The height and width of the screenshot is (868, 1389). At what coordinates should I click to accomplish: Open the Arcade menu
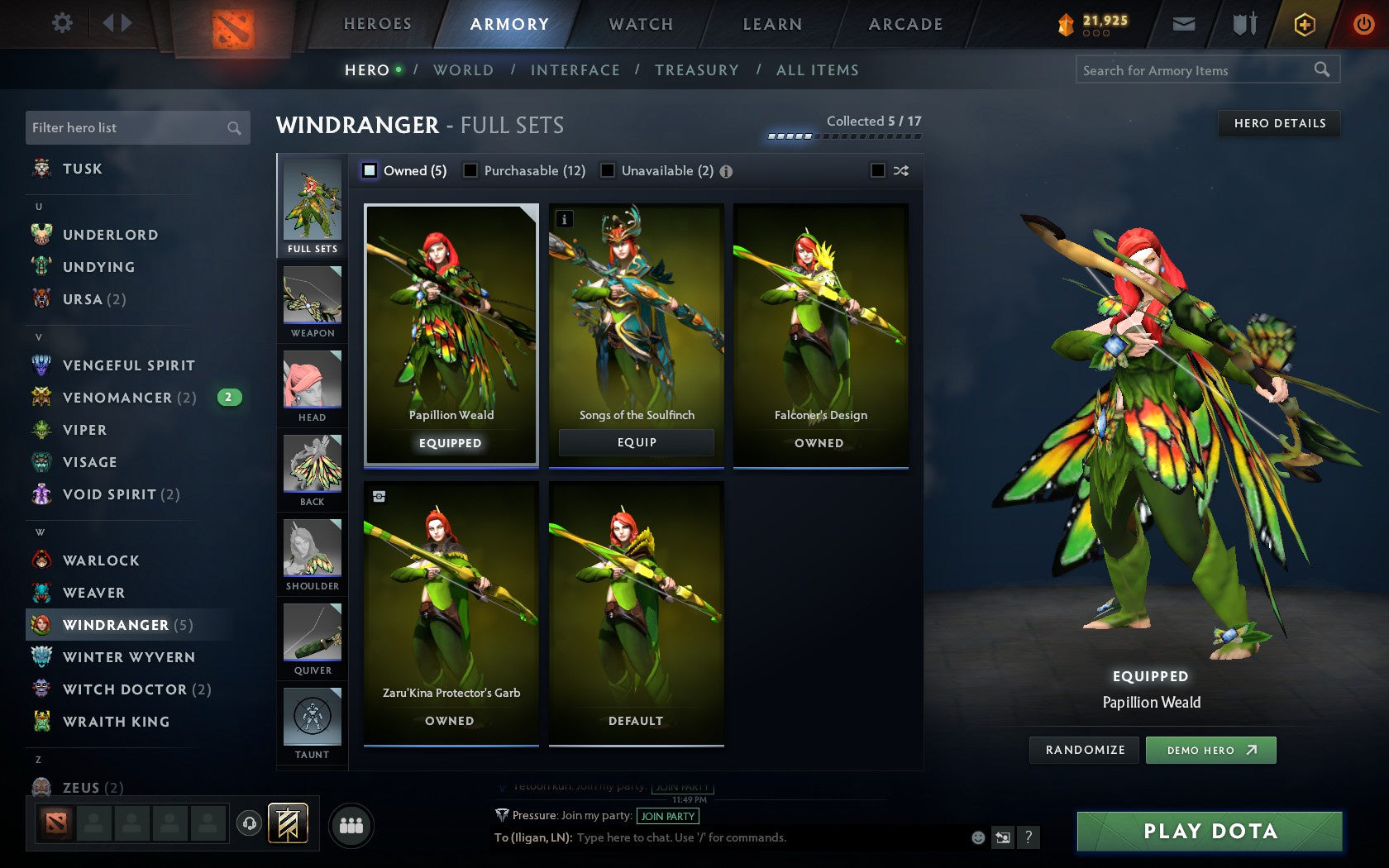[905, 24]
